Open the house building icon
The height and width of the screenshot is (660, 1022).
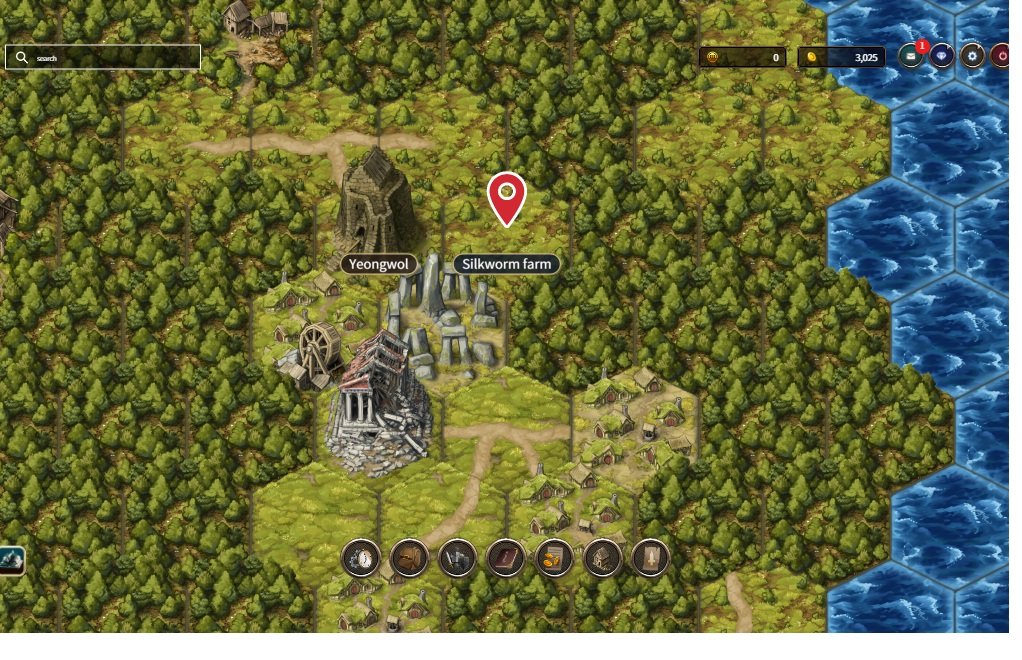click(602, 558)
